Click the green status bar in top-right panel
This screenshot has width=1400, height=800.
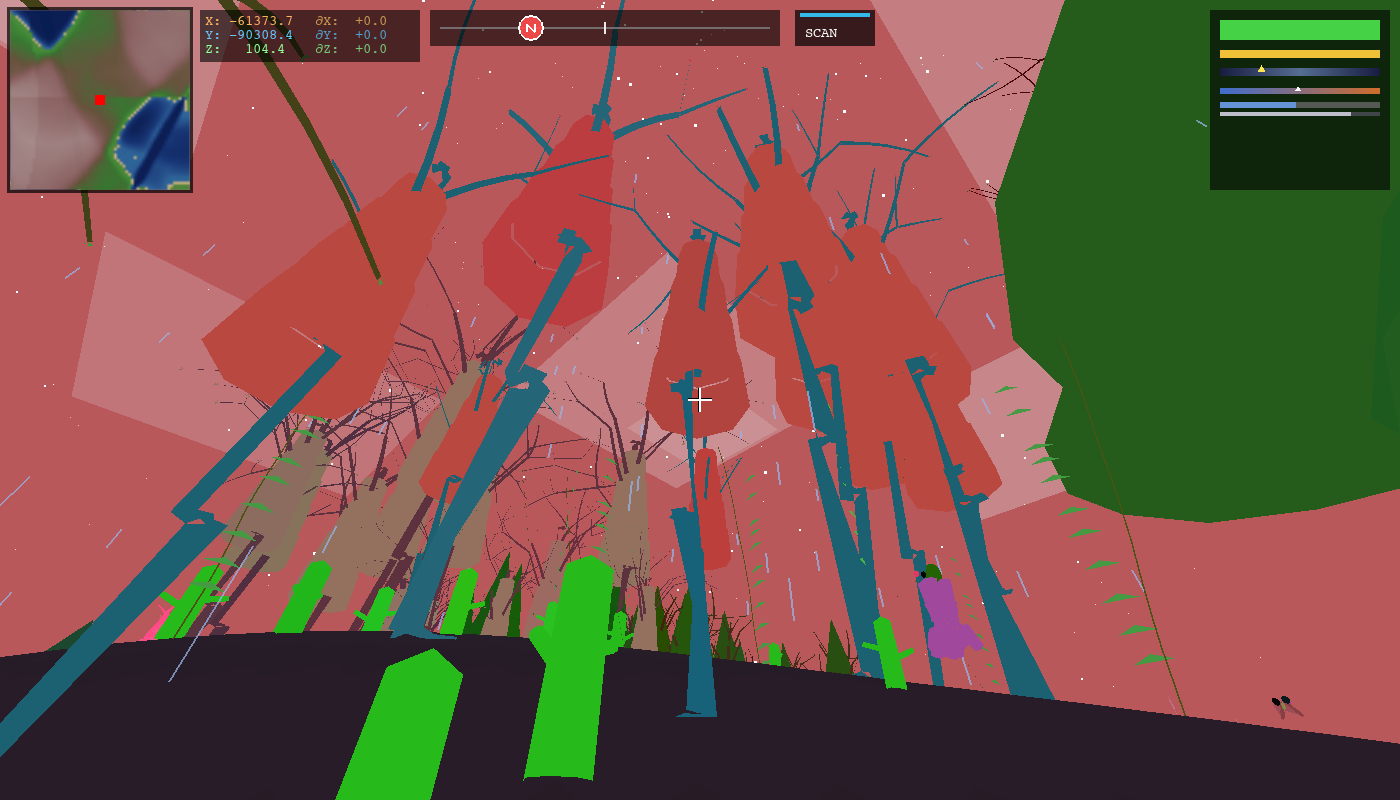1300,29
